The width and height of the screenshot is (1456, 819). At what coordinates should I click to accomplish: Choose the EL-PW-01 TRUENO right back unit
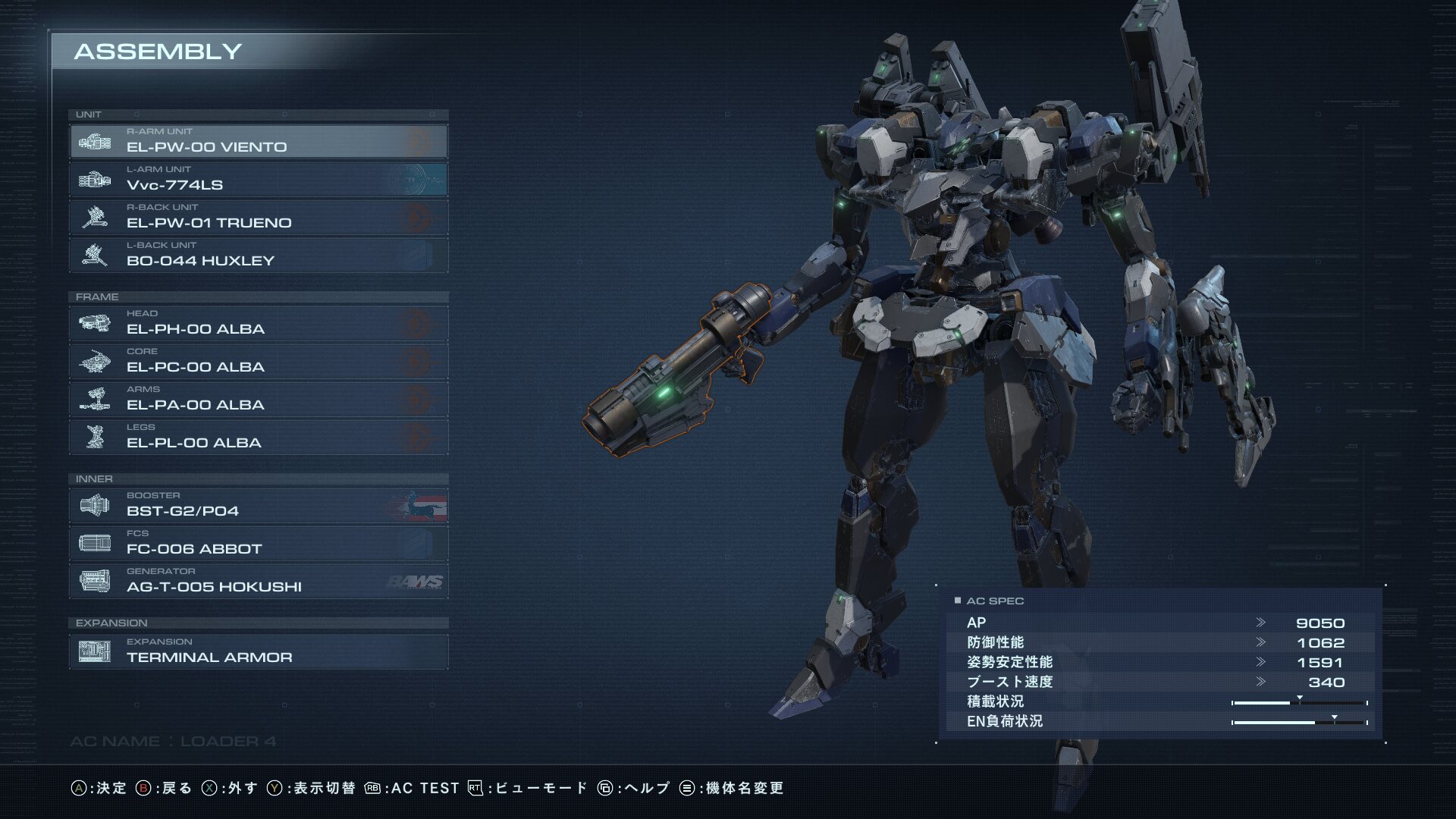click(x=259, y=217)
